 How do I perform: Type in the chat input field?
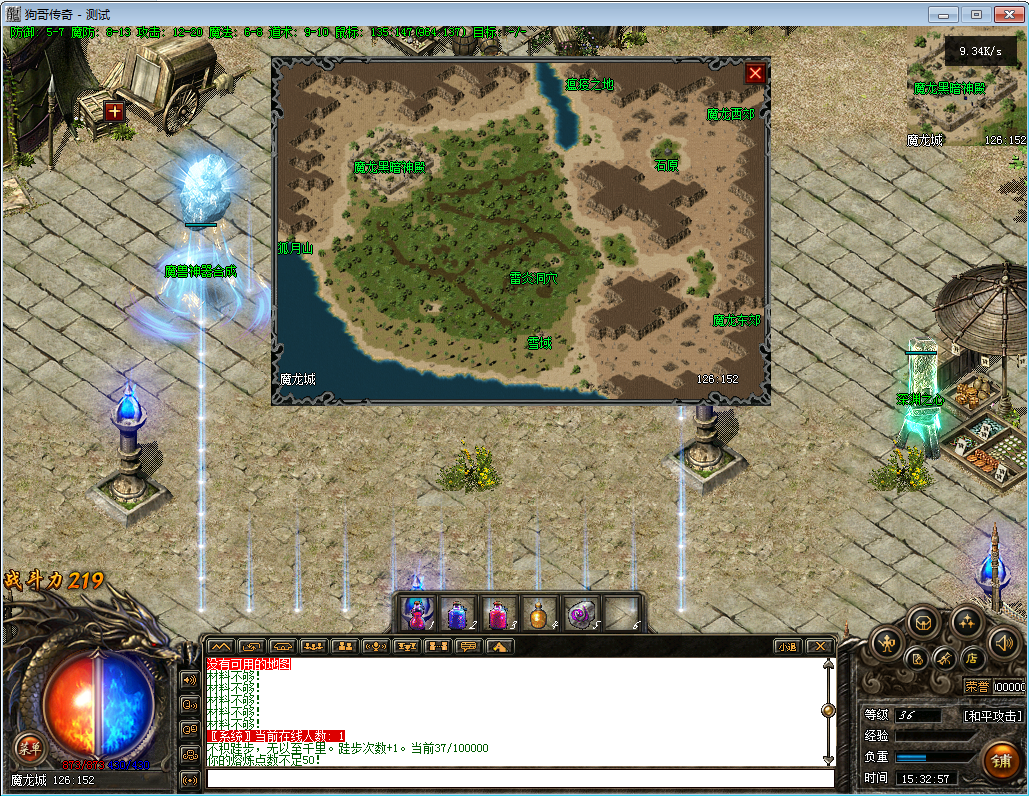point(520,779)
